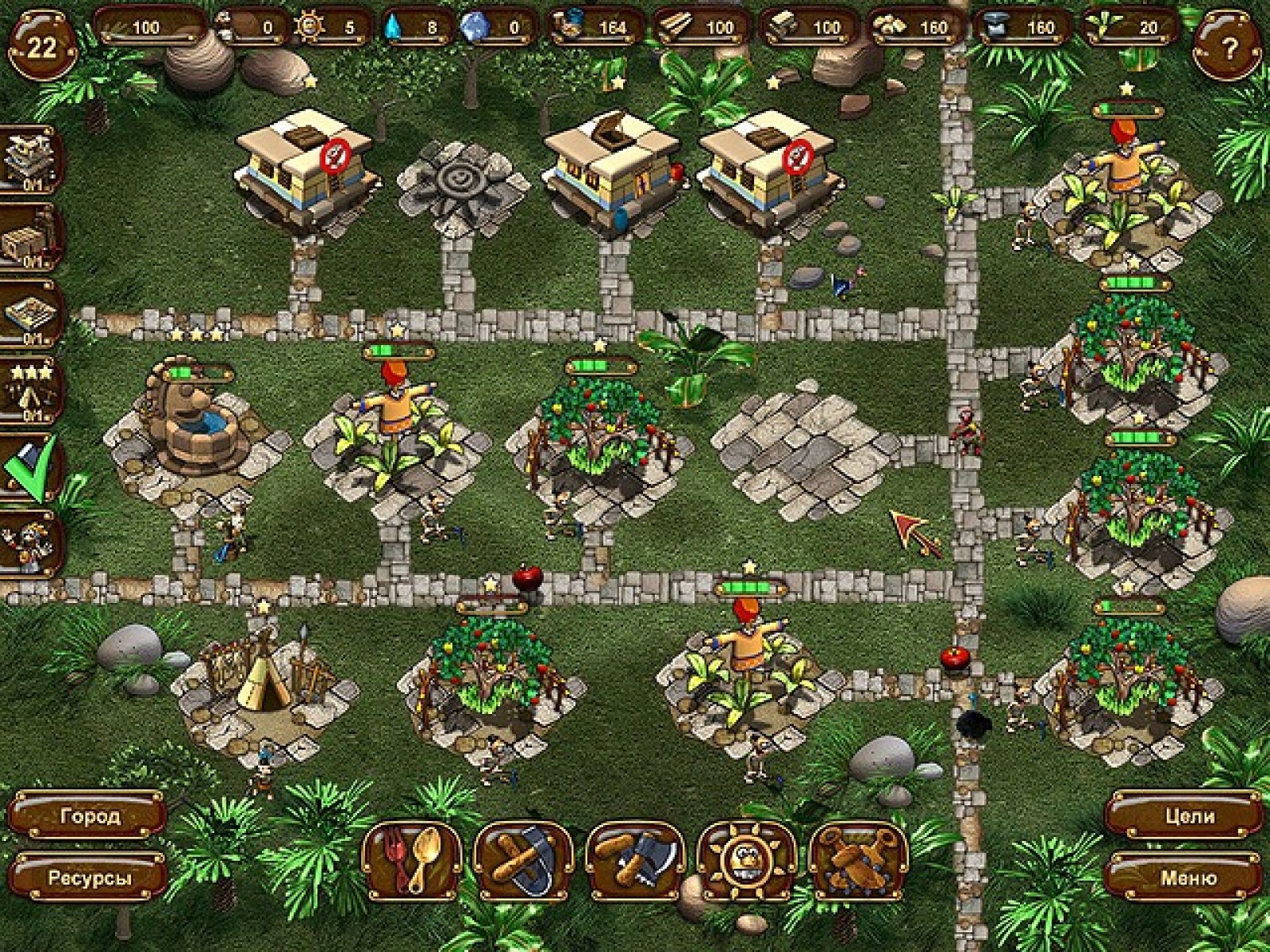Select the waving tribesman icon
The height and width of the screenshot is (952, 1270).
point(32,545)
